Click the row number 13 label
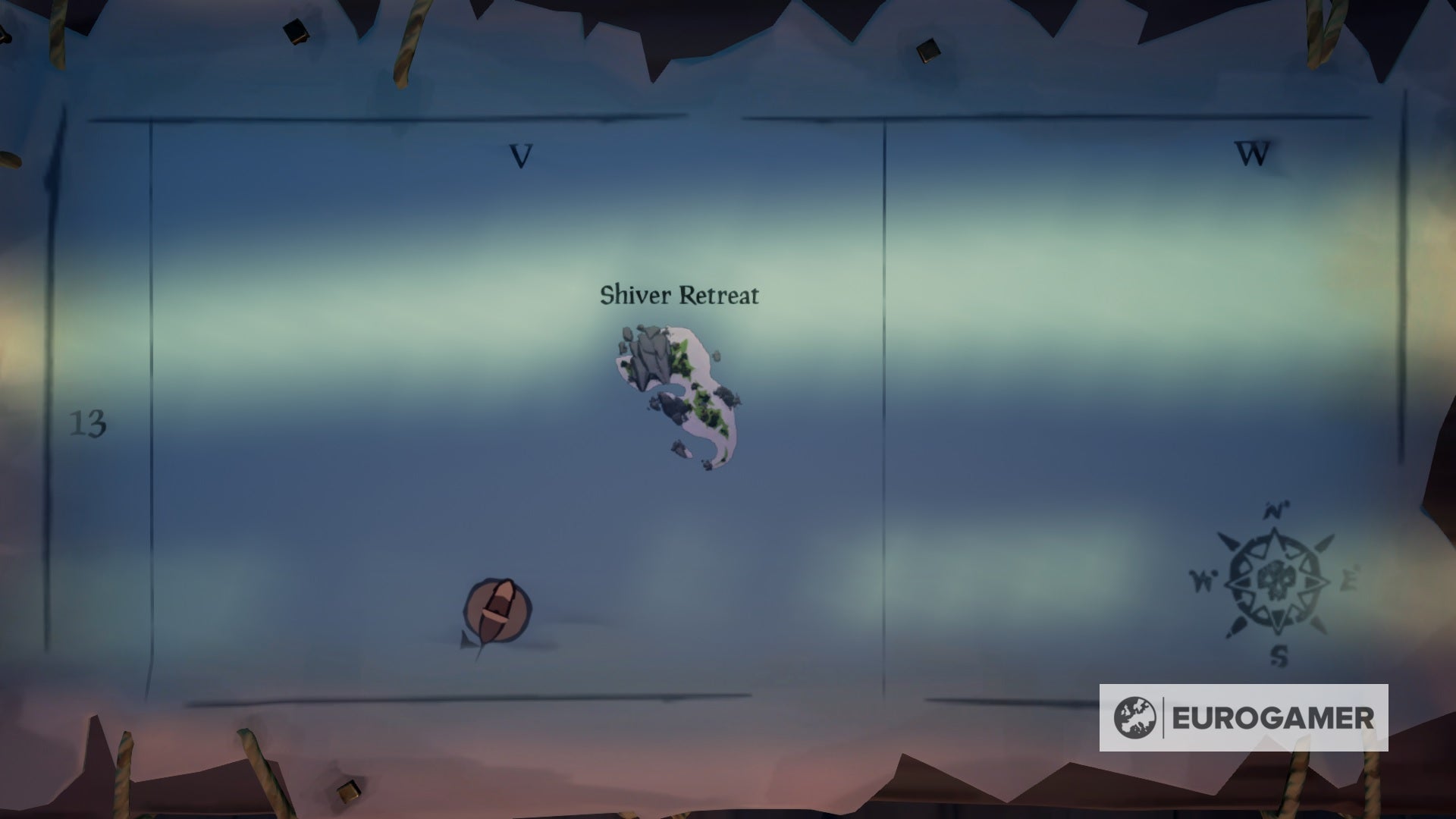This screenshot has height=819, width=1456. pos(89,423)
